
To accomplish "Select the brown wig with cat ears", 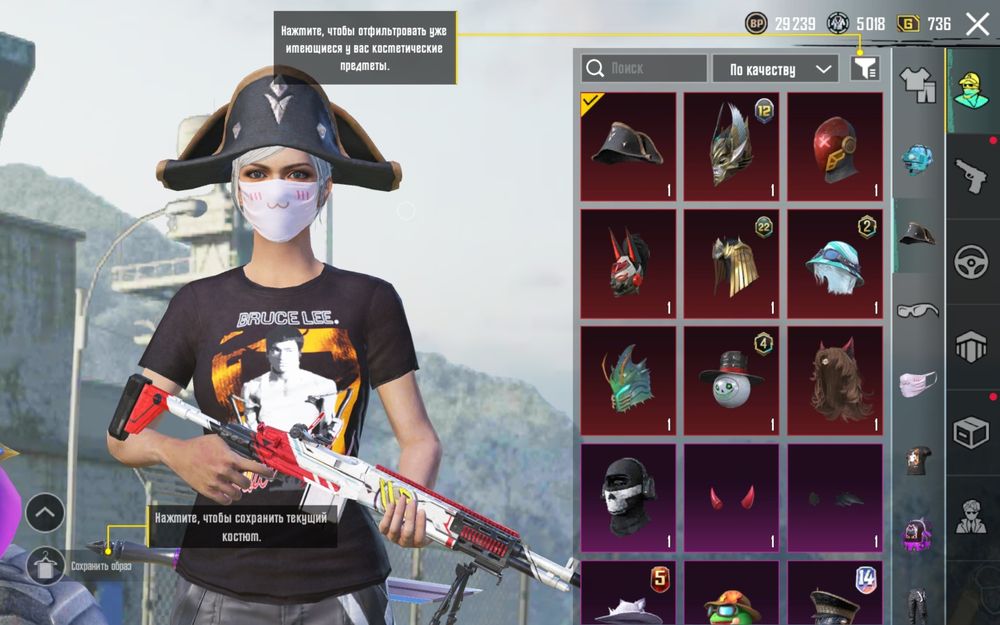I will click(835, 380).
